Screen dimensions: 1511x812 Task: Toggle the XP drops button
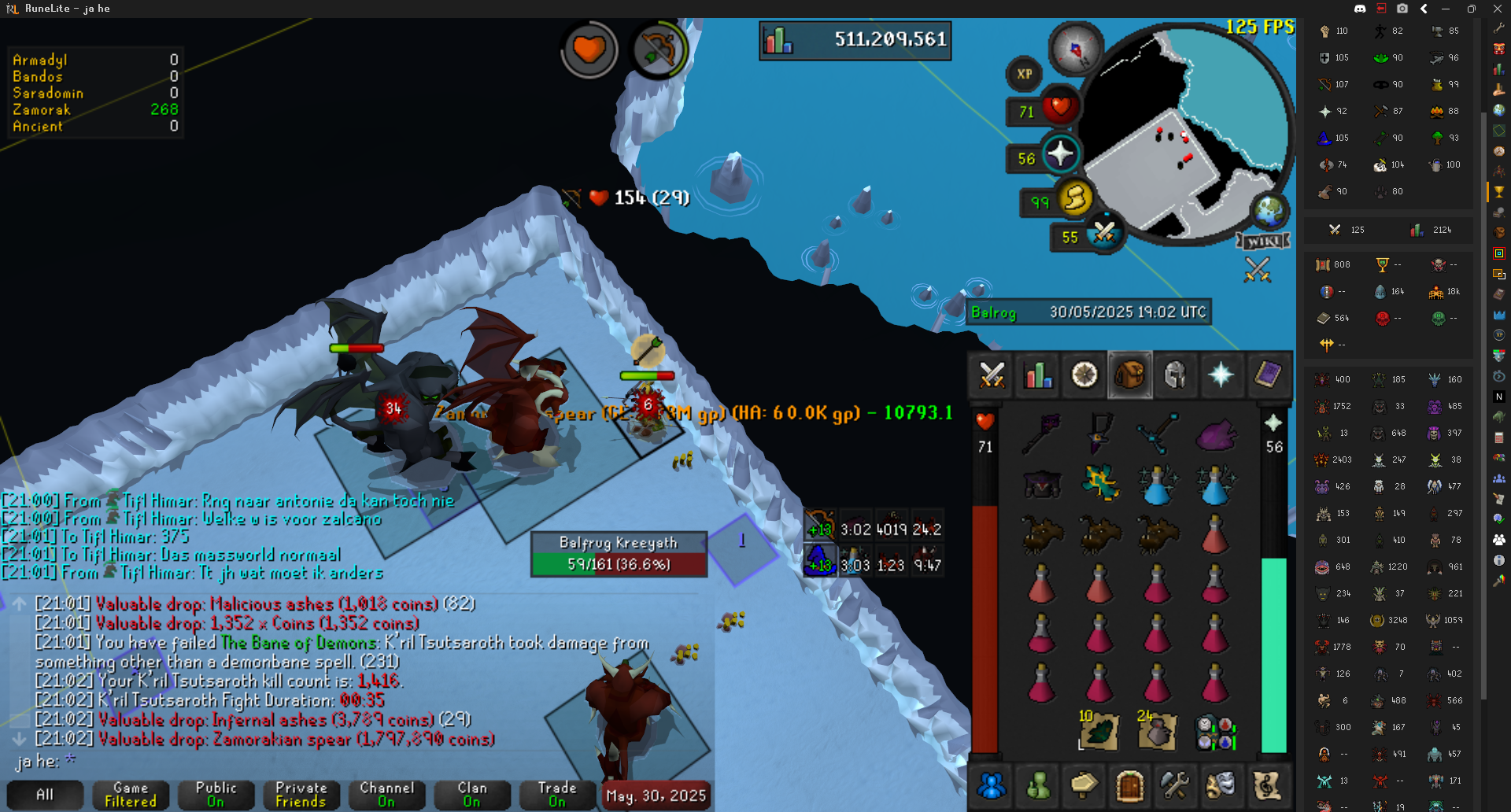1024,75
